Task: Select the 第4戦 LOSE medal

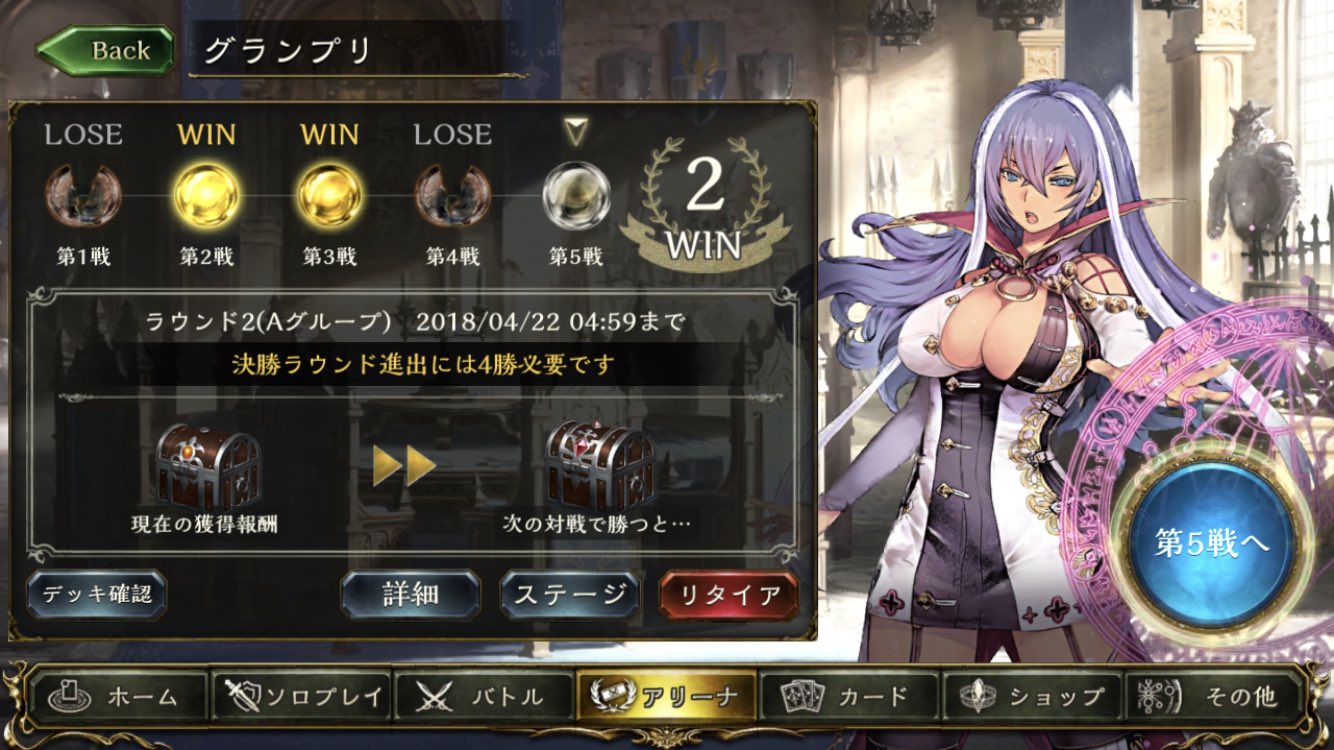Action: pyautogui.click(x=452, y=196)
